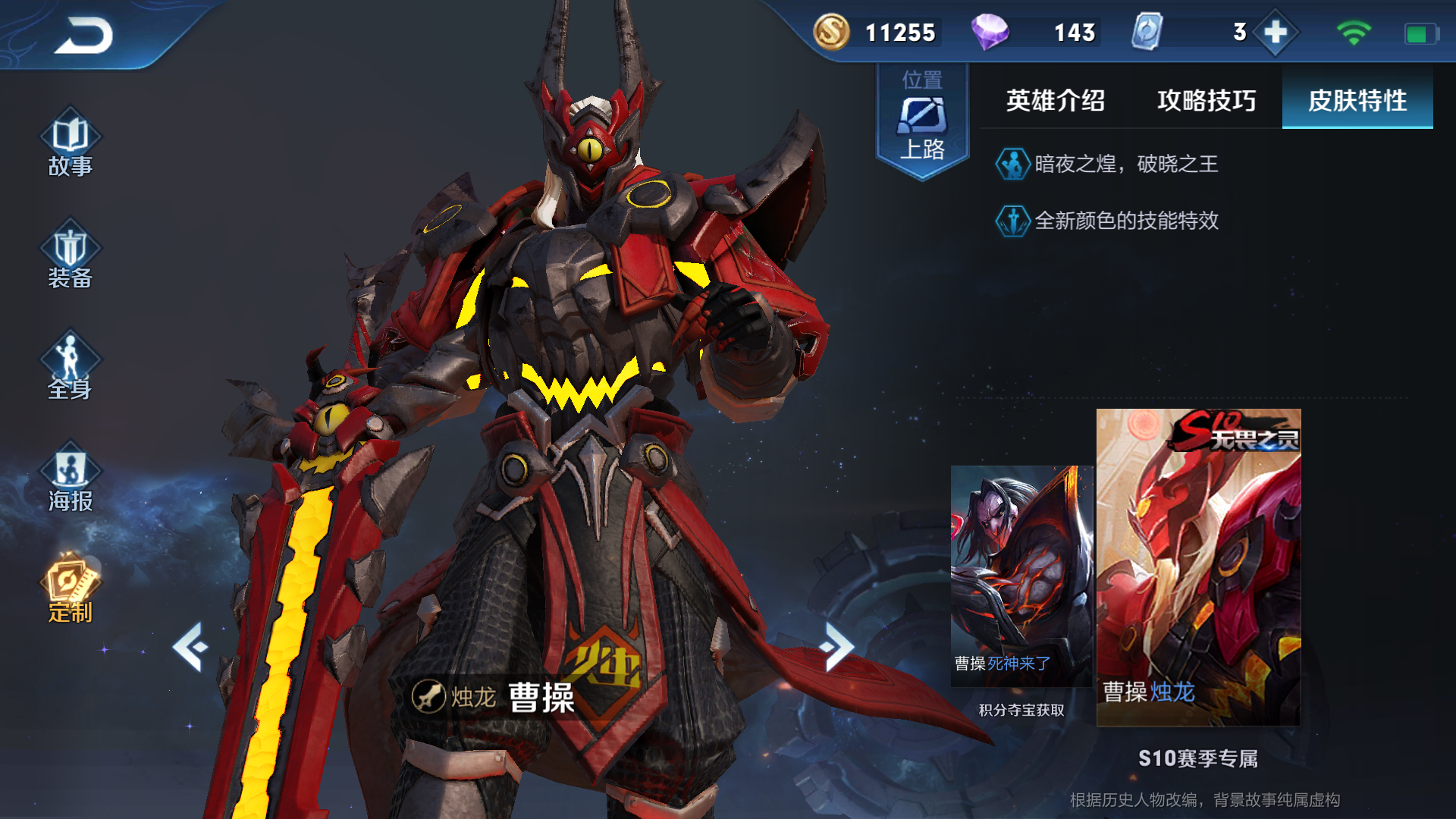
Task: Click the battery indicator in top right
Action: point(1422,32)
